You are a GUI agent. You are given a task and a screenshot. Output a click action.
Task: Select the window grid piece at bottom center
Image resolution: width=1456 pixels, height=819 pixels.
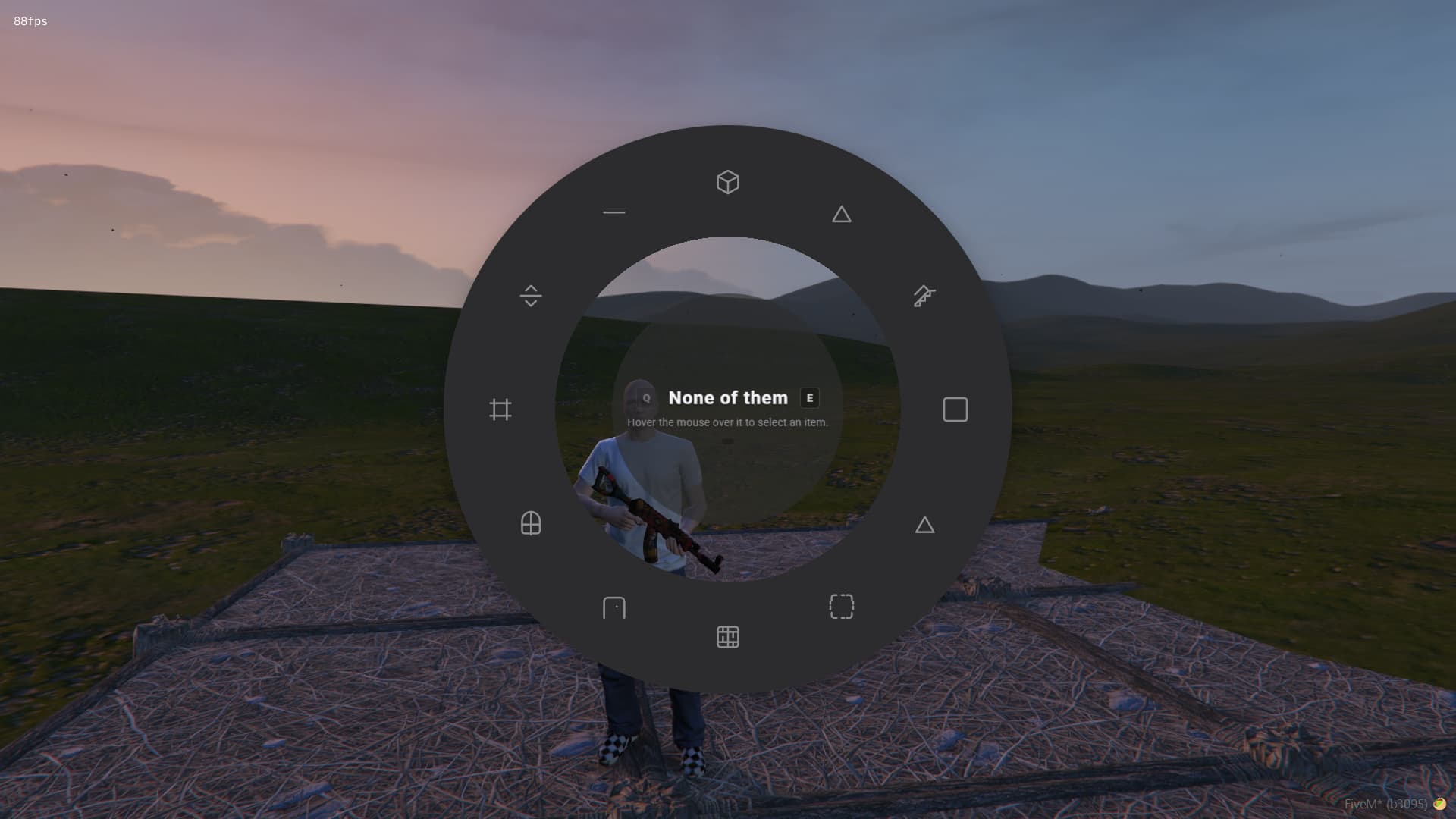727,637
